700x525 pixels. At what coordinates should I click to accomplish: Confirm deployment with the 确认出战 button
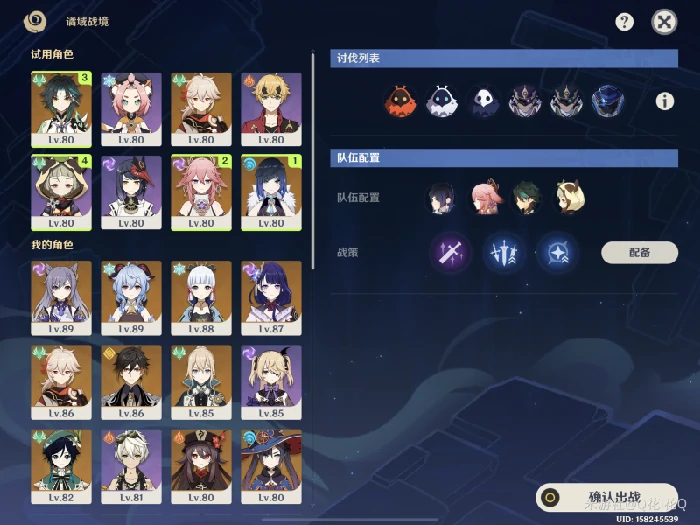coord(606,497)
